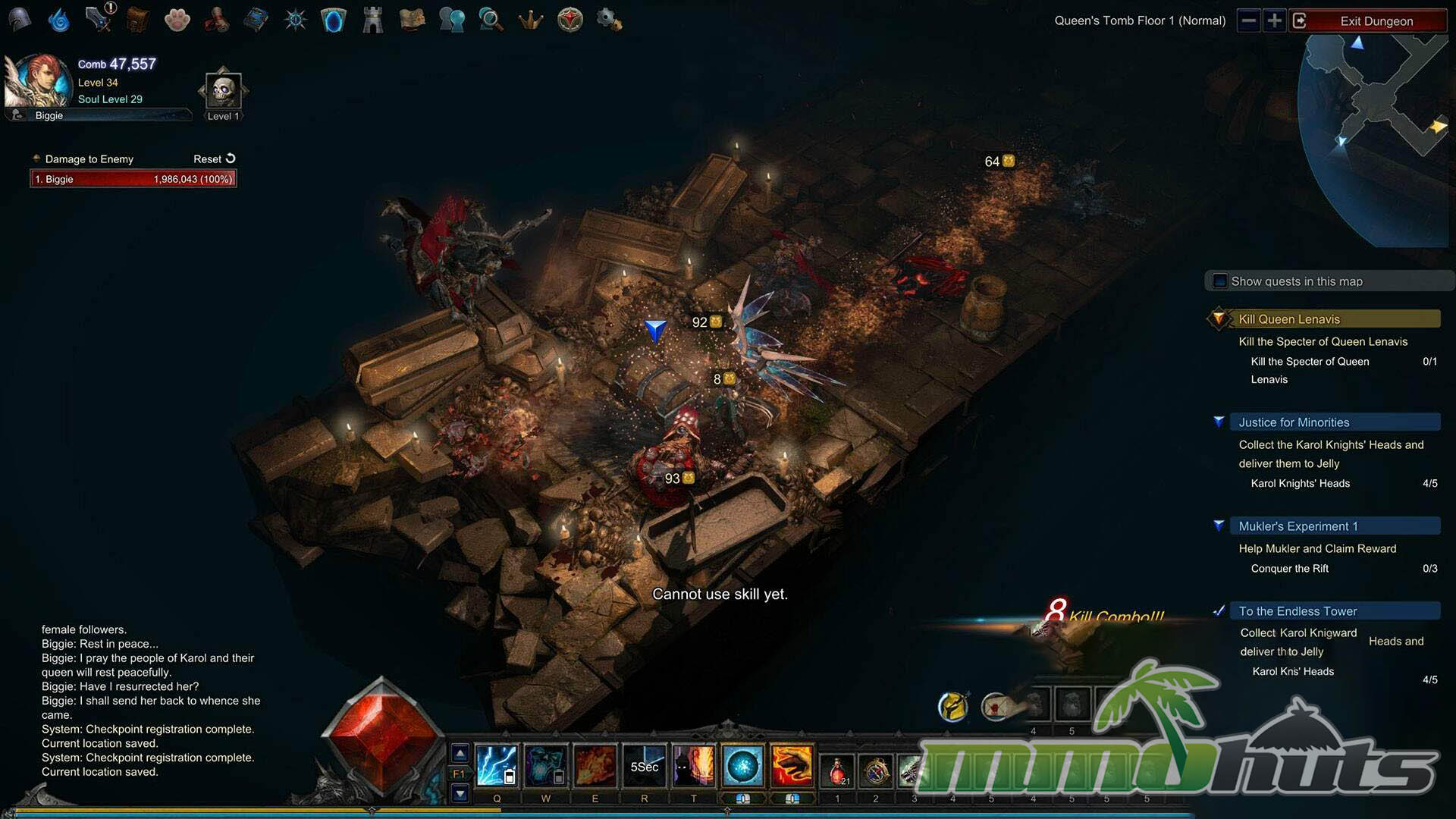
Task: Use the fire explosion skill
Action: [595, 766]
